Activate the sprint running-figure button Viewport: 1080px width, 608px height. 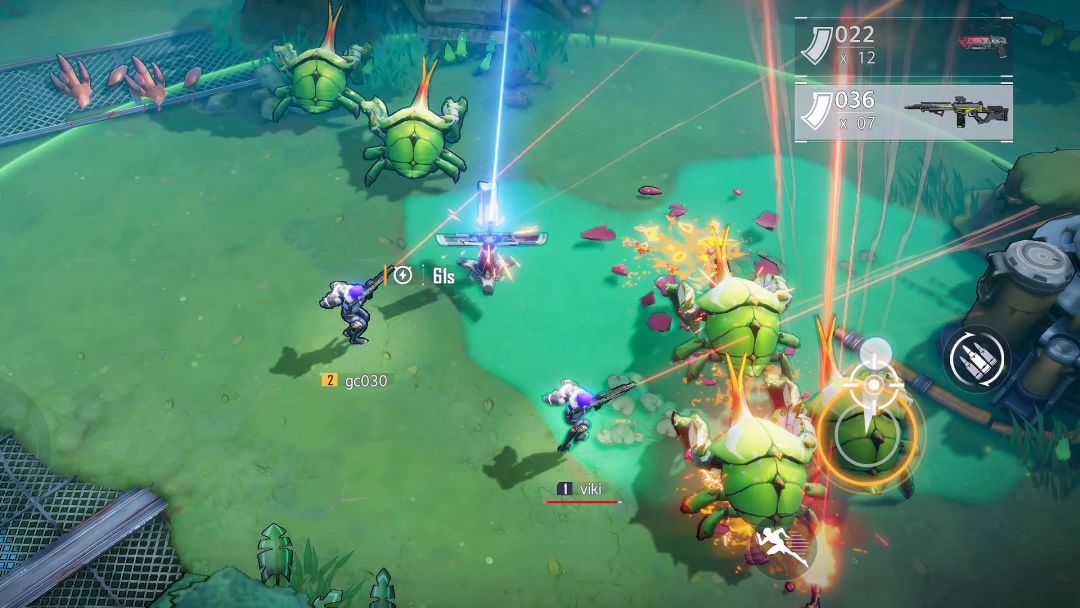point(783,546)
